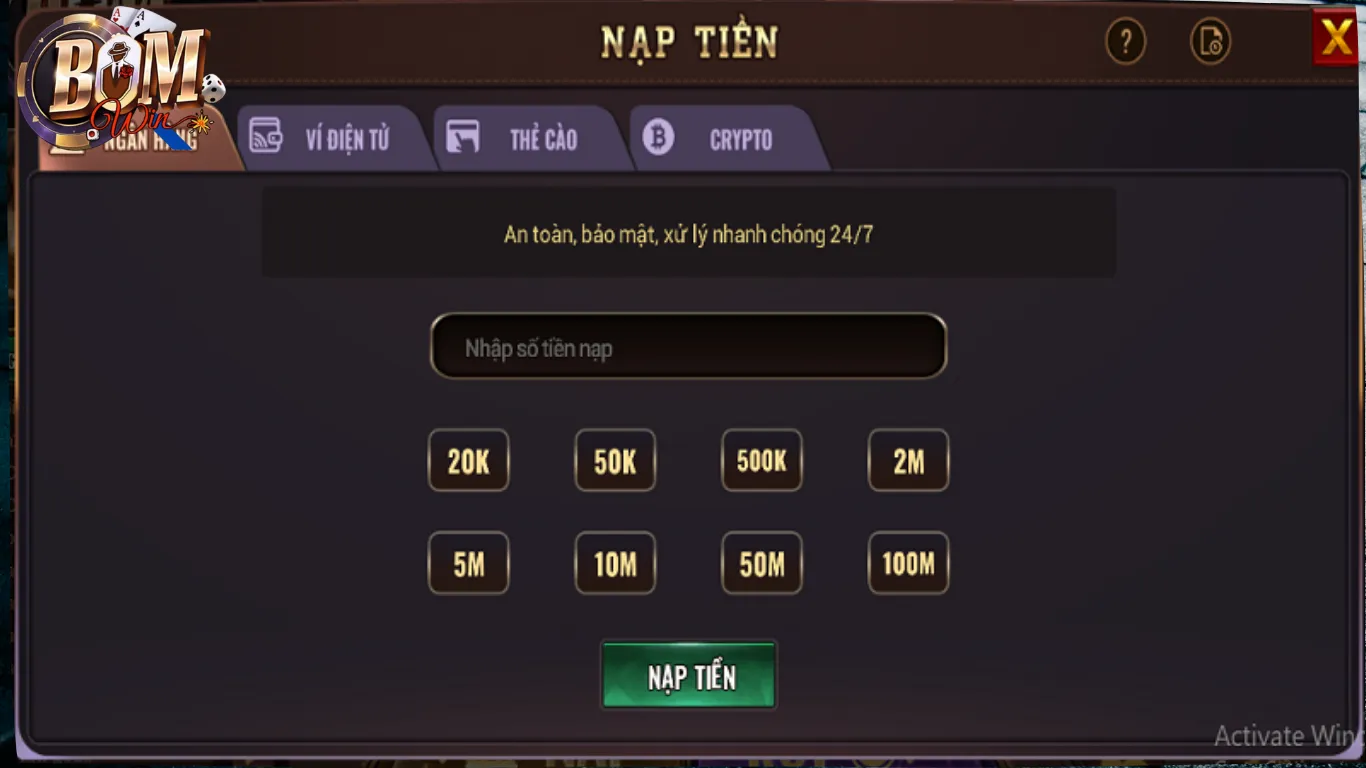
Task: Click the transaction history document icon
Action: 1210,42
